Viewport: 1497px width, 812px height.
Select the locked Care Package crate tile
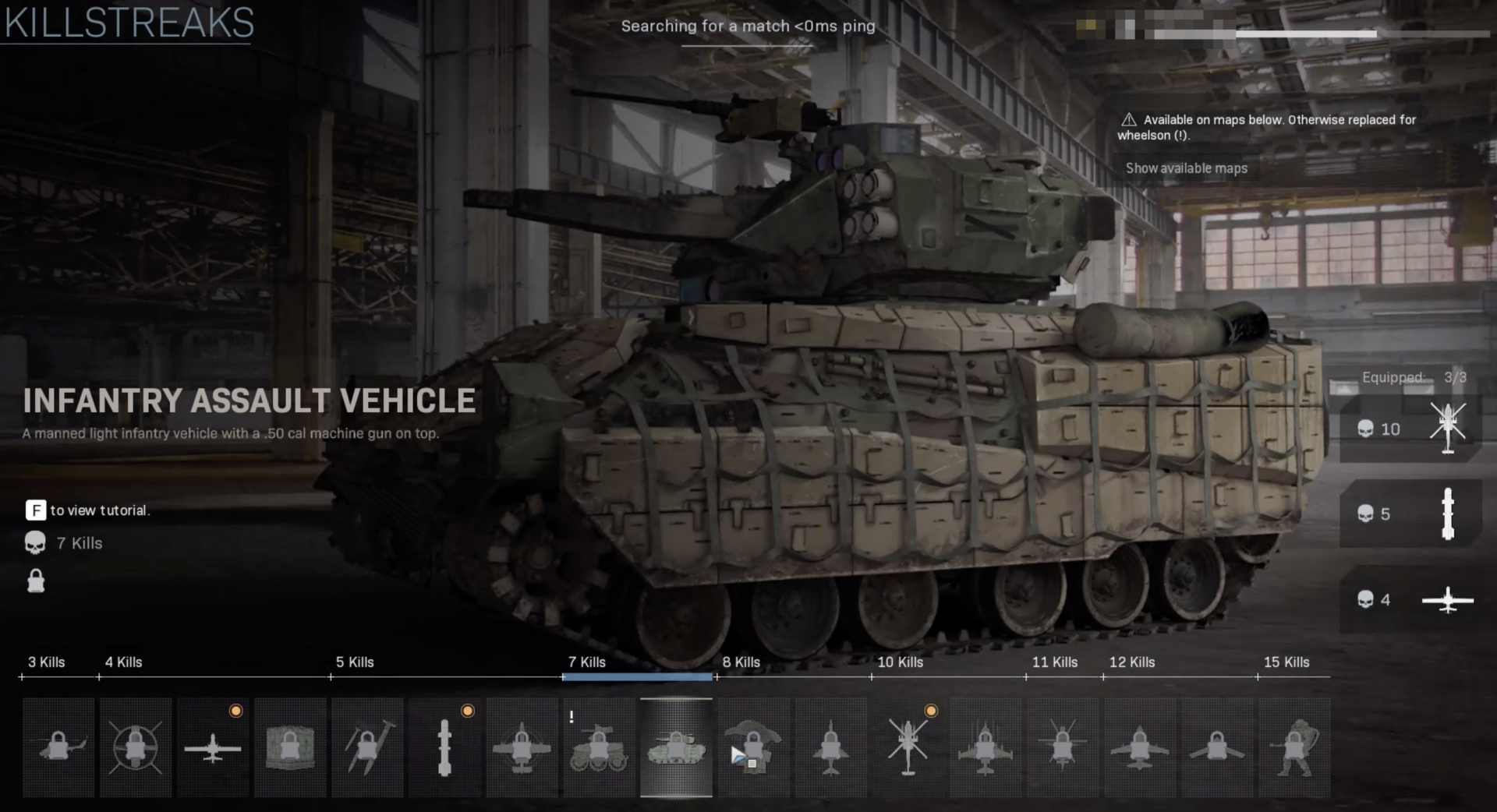290,747
